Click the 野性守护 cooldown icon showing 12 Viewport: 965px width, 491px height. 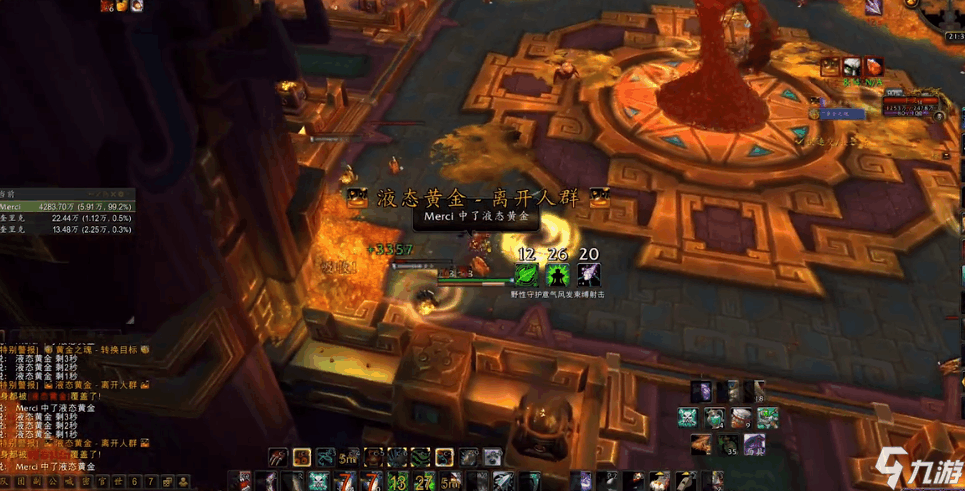pos(526,274)
